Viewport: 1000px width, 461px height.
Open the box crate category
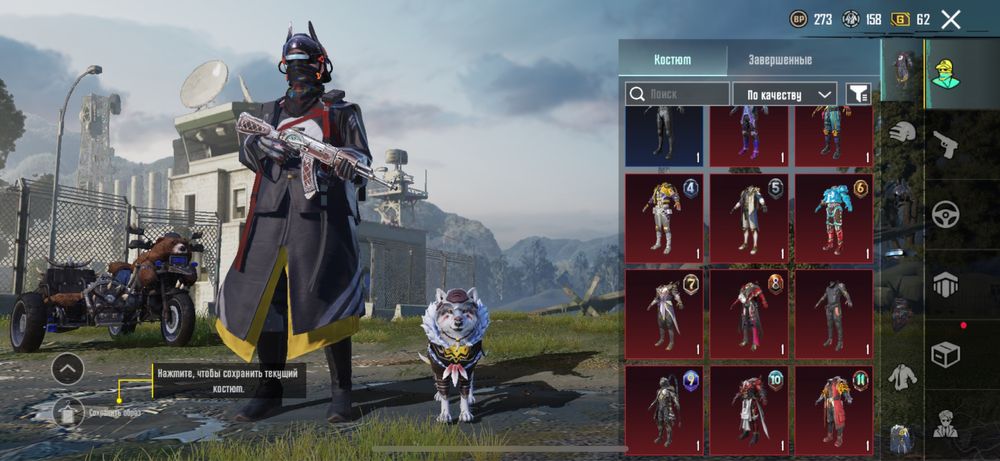point(945,354)
